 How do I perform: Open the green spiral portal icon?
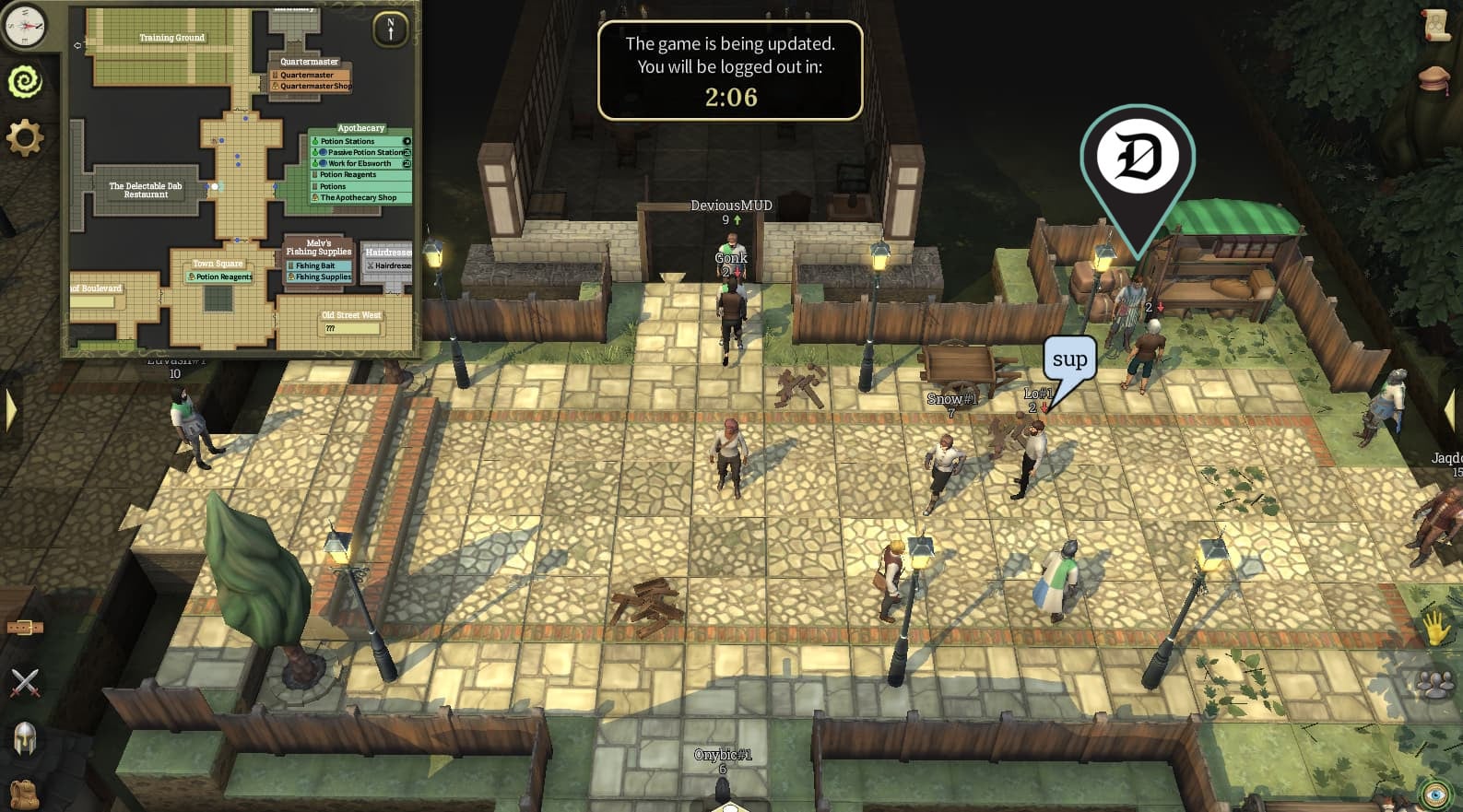tap(25, 82)
